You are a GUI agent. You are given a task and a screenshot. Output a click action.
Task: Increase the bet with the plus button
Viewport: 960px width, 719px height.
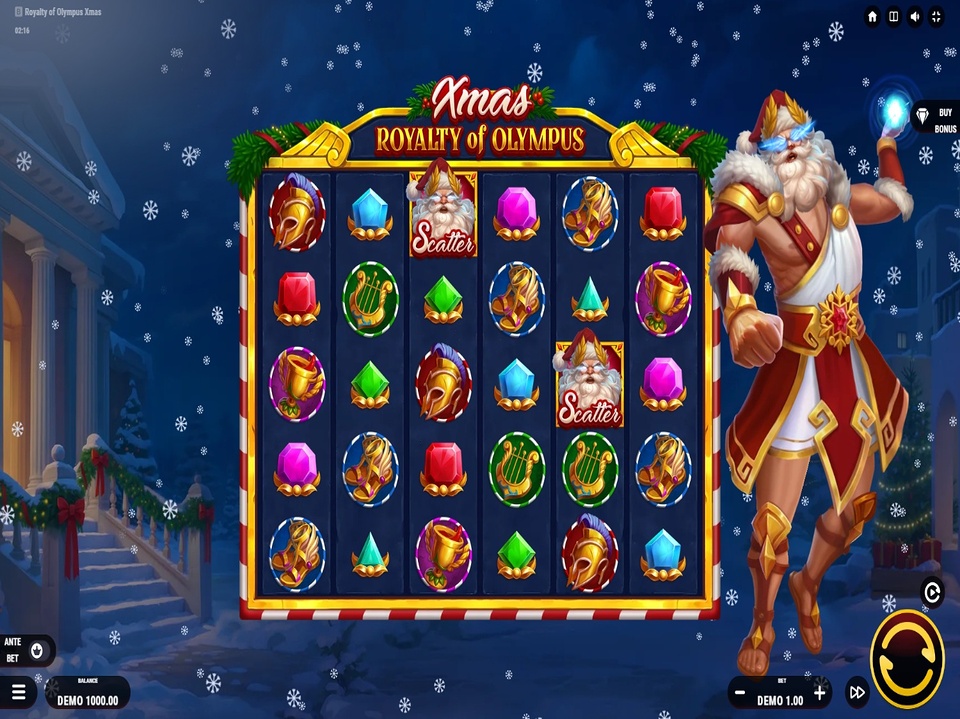point(820,691)
